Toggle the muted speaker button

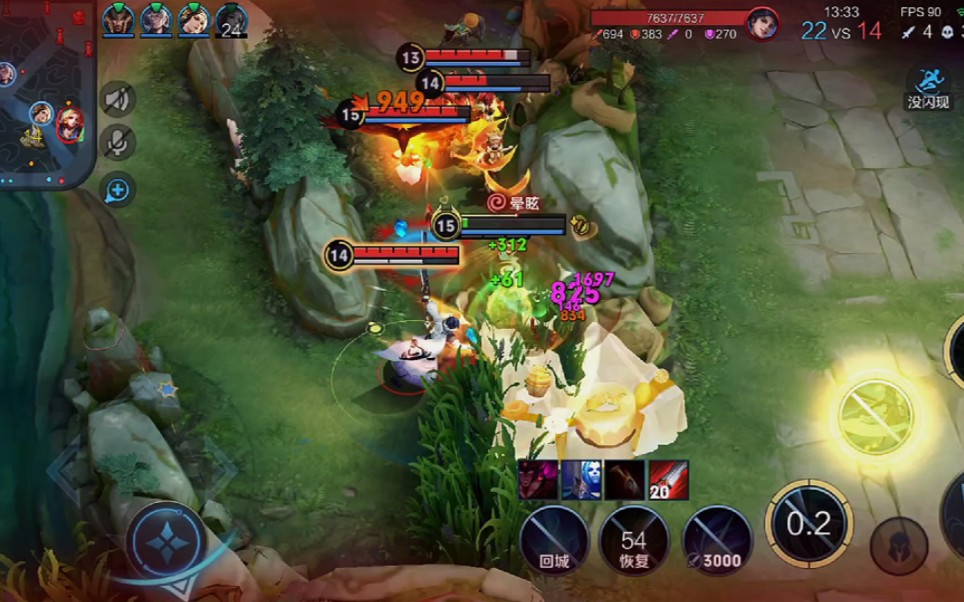pyautogui.click(x=118, y=99)
